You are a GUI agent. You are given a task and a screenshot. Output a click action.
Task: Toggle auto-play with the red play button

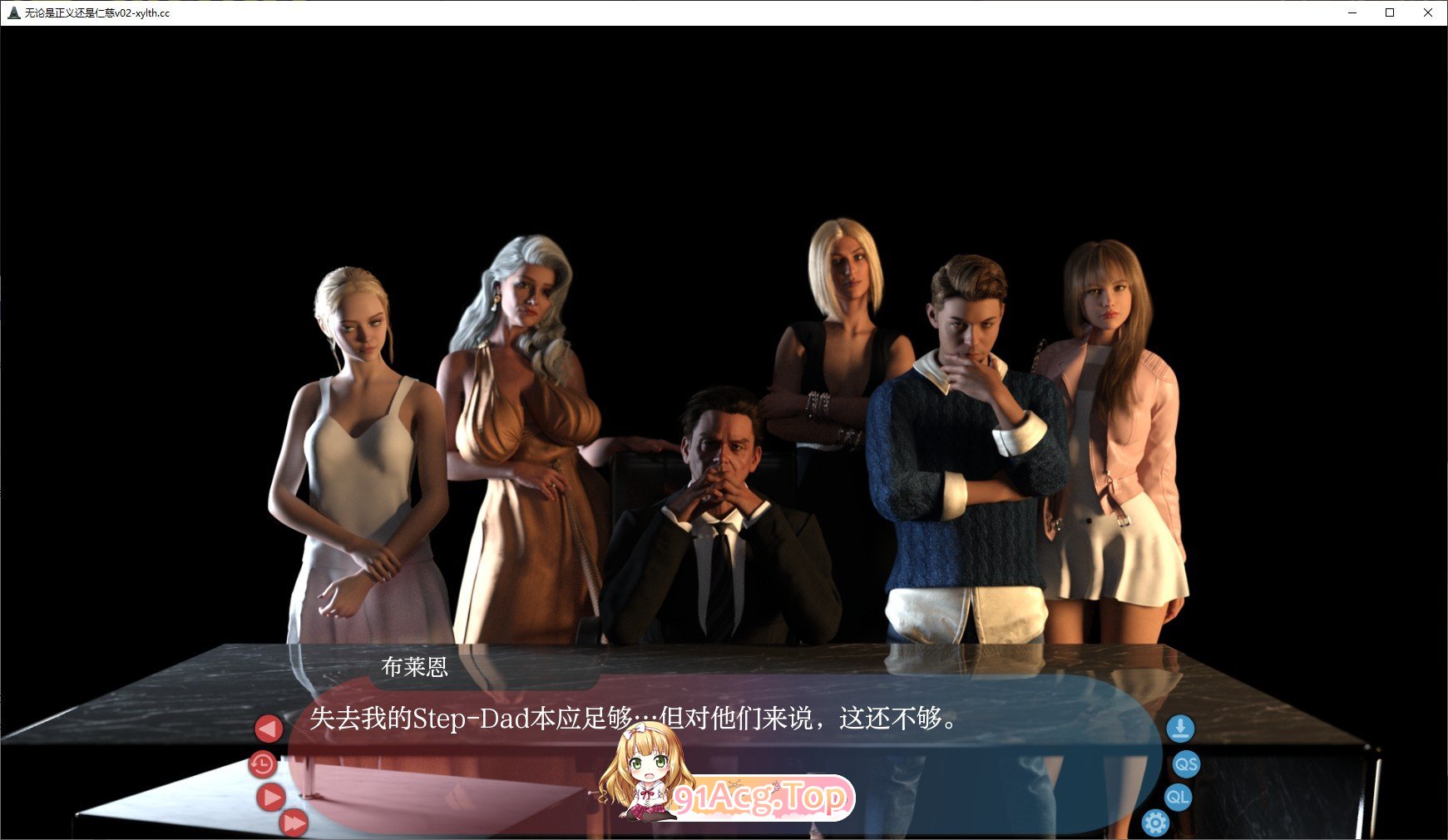click(271, 797)
